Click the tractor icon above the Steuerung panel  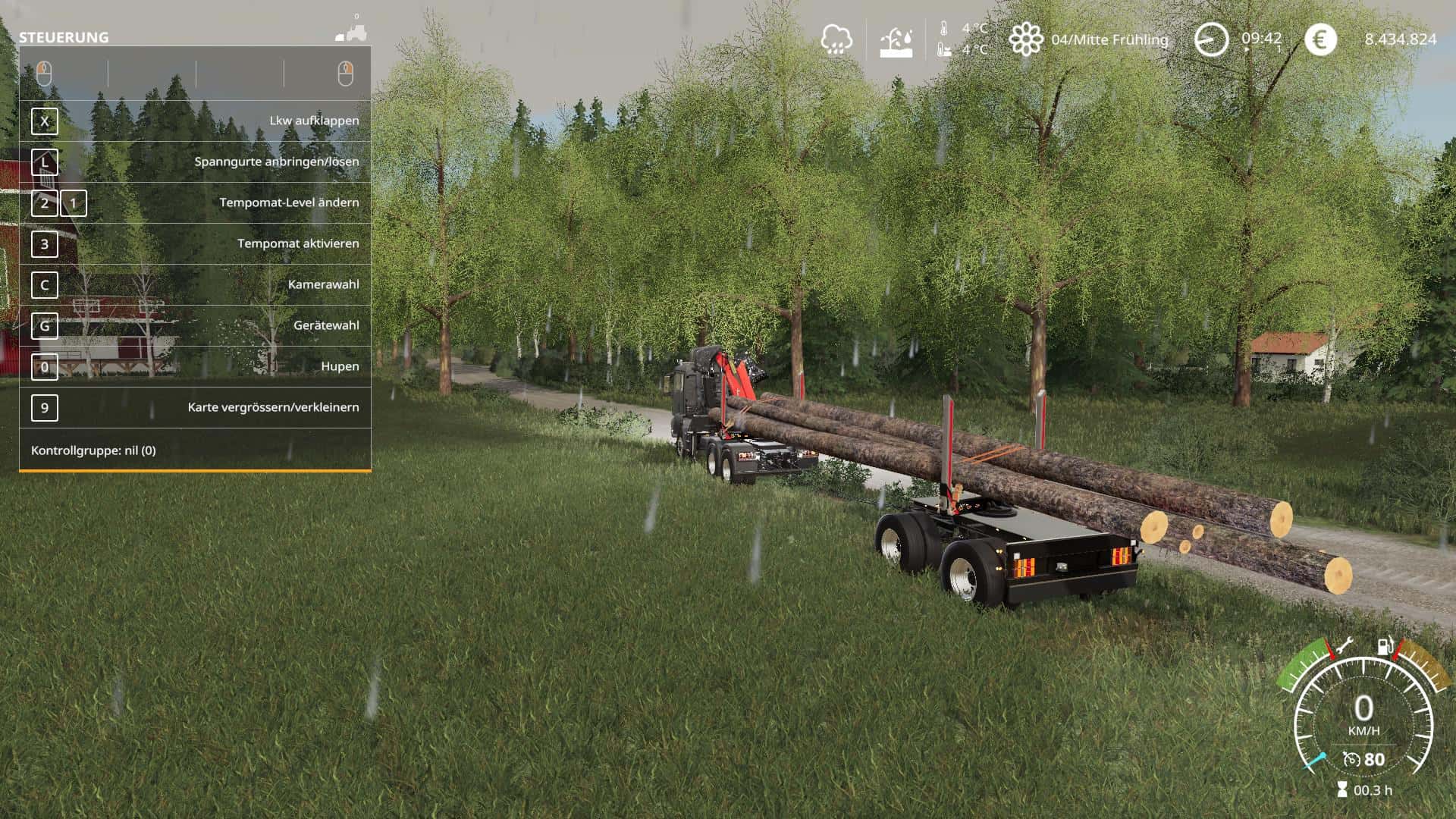pyautogui.click(x=352, y=33)
